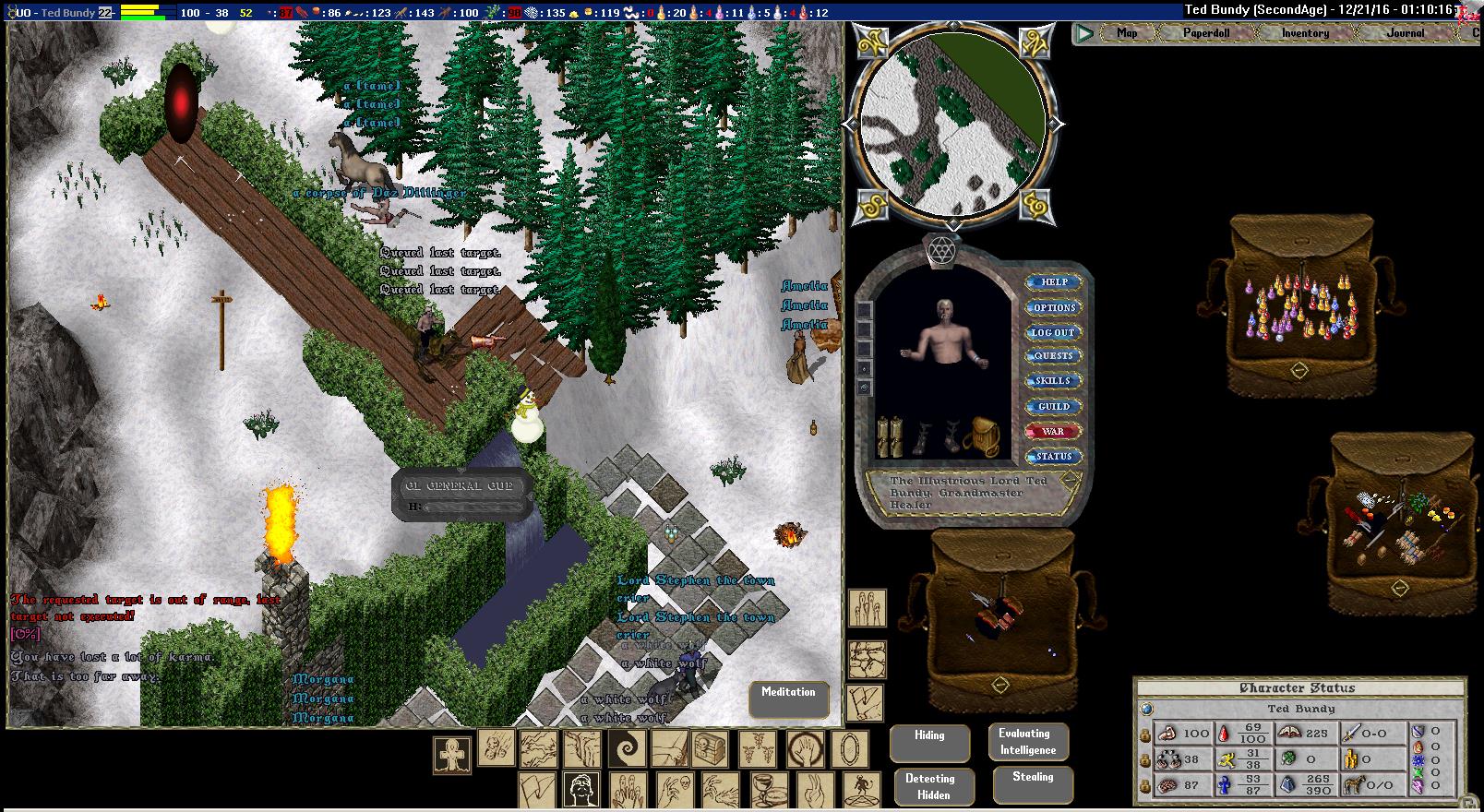The width and height of the screenshot is (1484, 812).
Task: Activate the Hiding skill button
Action: tap(929, 743)
